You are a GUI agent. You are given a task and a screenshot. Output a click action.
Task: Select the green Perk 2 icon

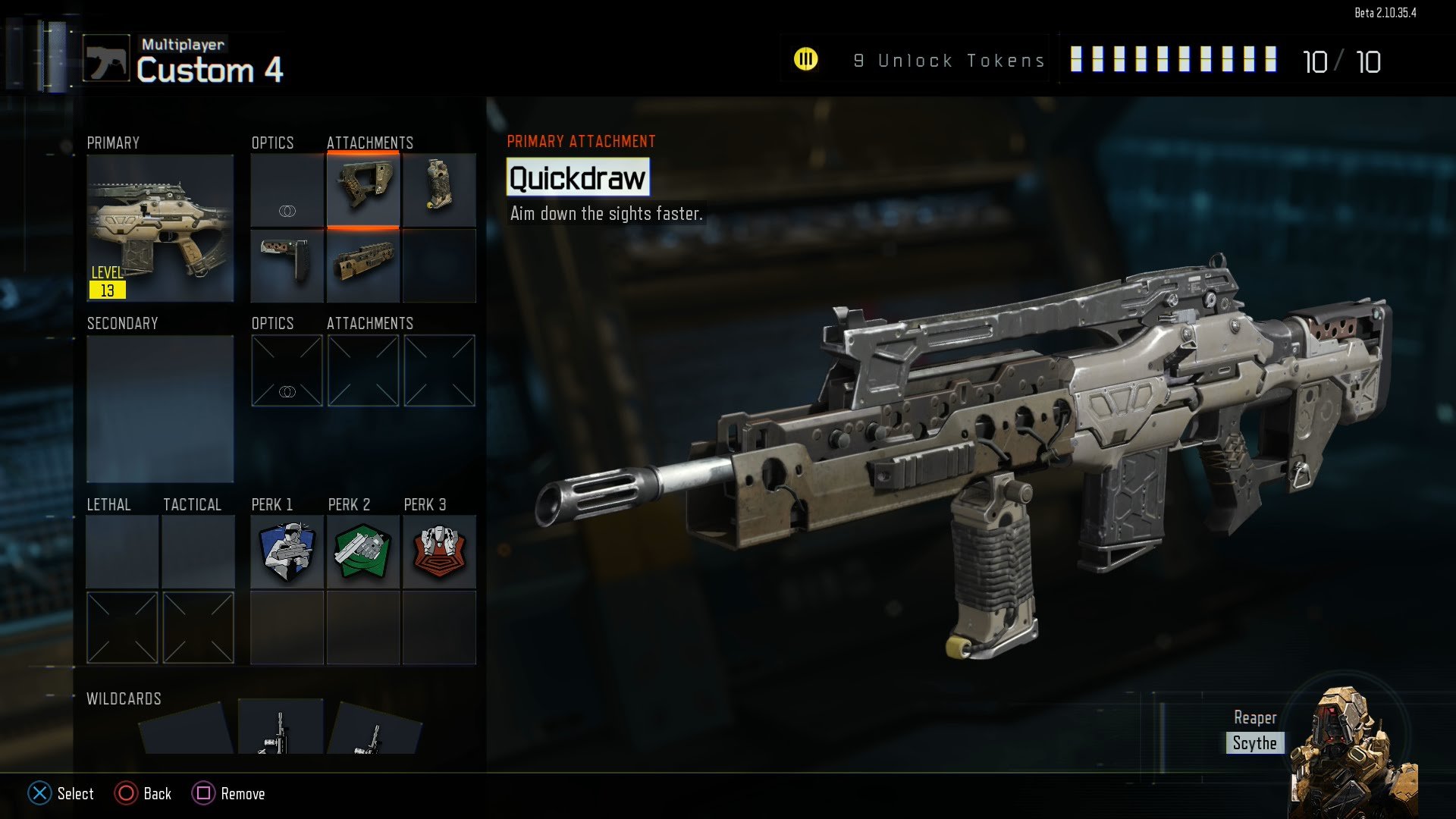tap(363, 551)
